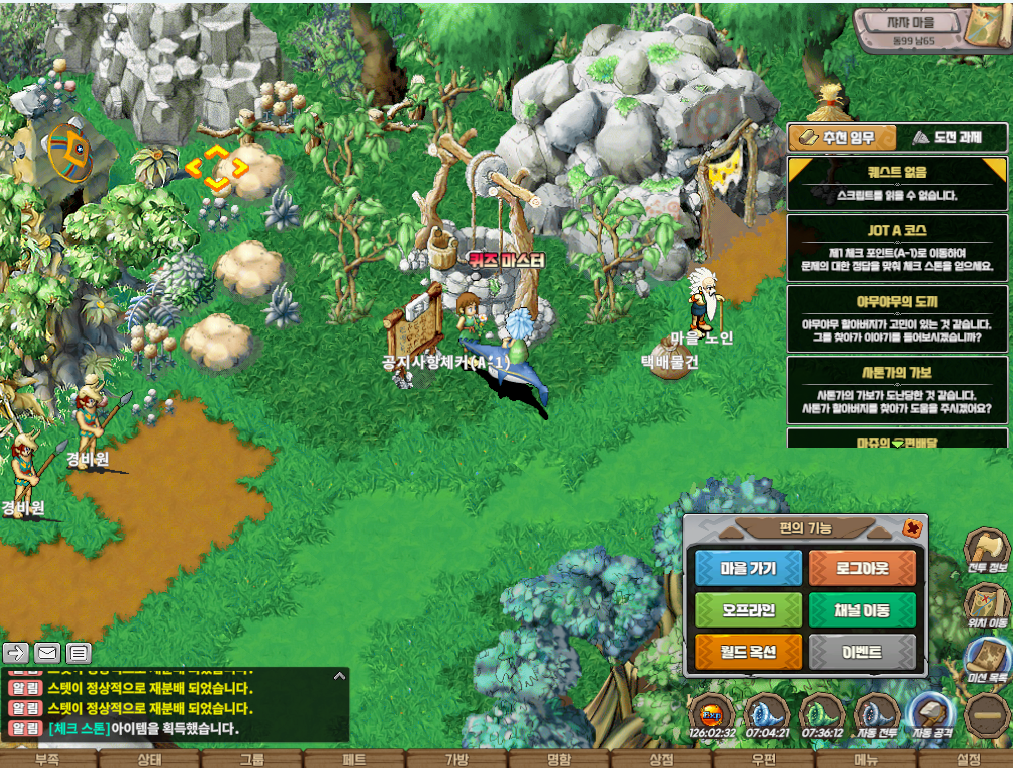
Task: Click the 이벤트 button
Action: (x=862, y=653)
